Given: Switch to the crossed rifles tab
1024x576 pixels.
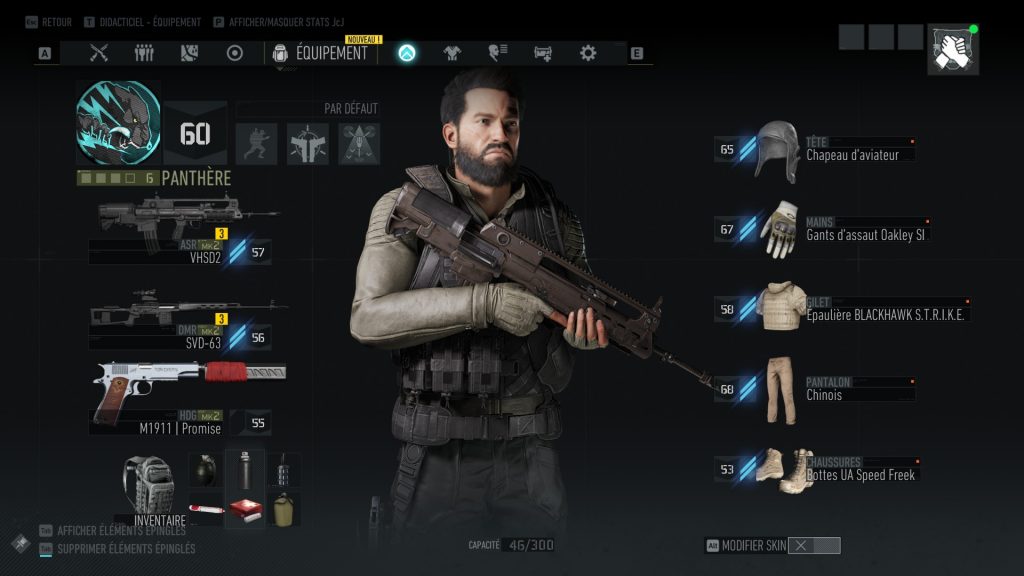Looking at the screenshot, I should click(x=99, y=53).
